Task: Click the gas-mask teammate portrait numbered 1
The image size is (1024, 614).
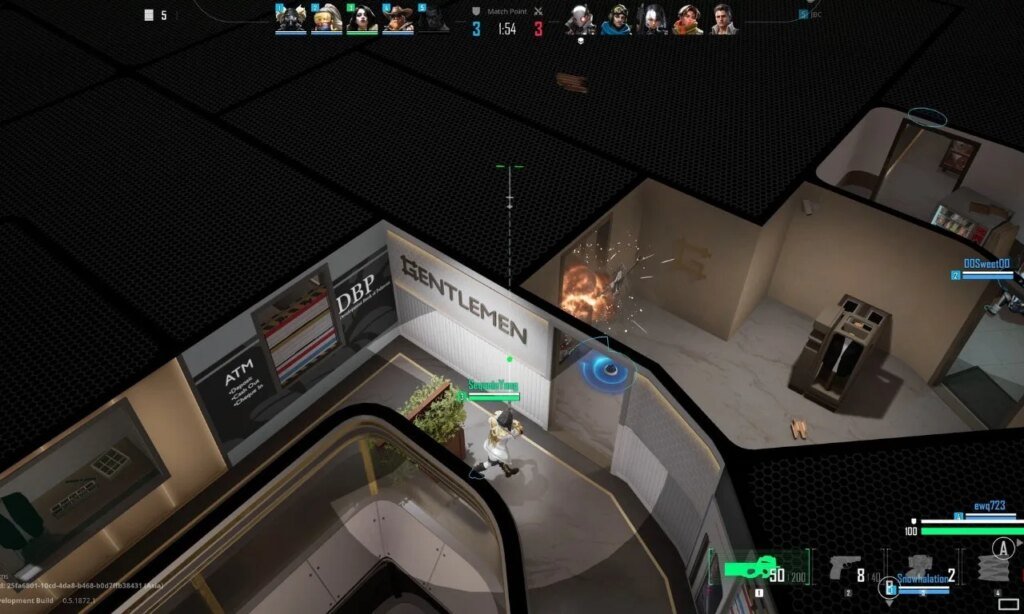Action: click(x=291, y=19)
